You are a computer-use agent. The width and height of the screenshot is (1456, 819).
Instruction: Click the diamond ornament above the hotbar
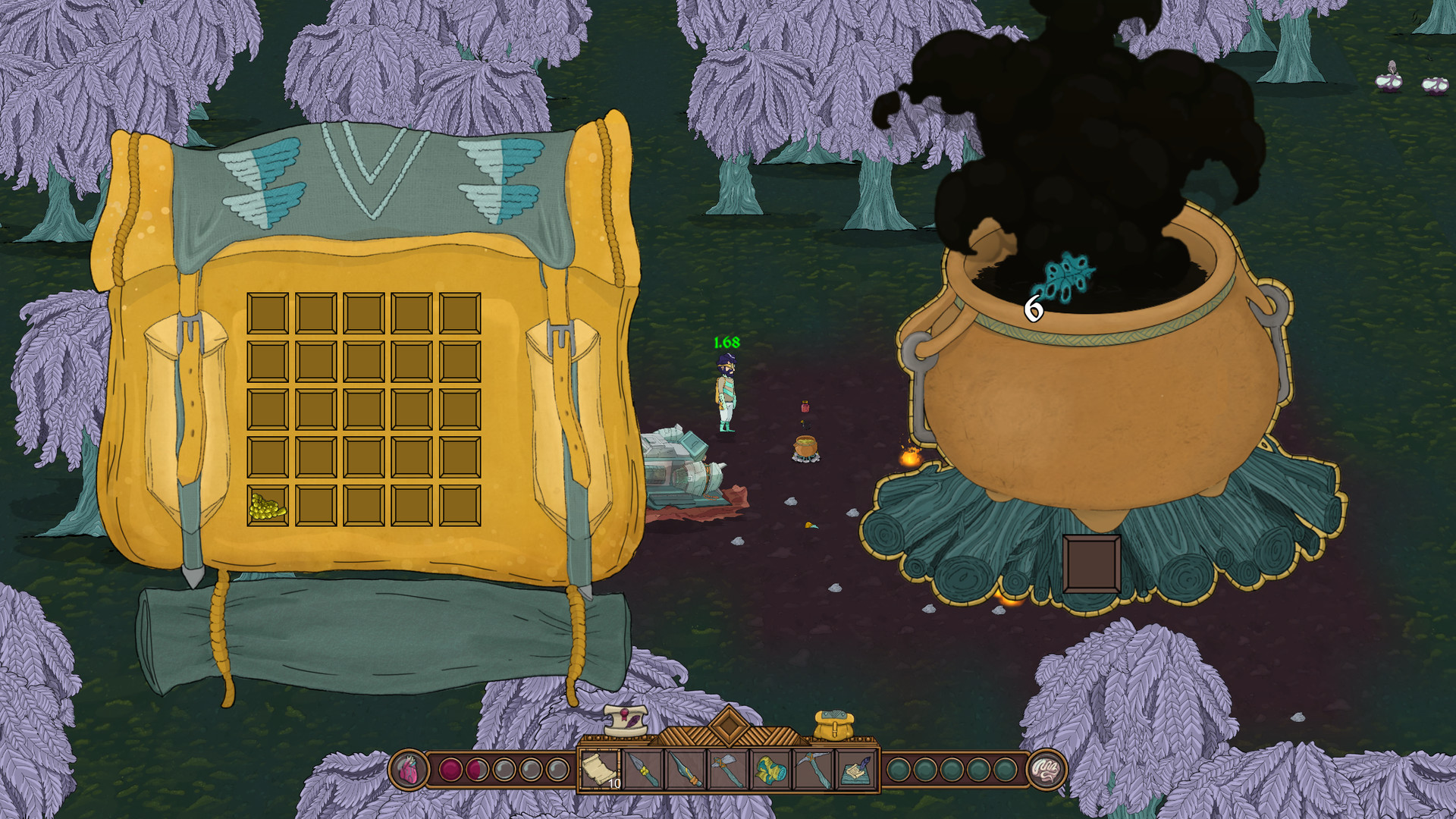(x=729, y=725)
